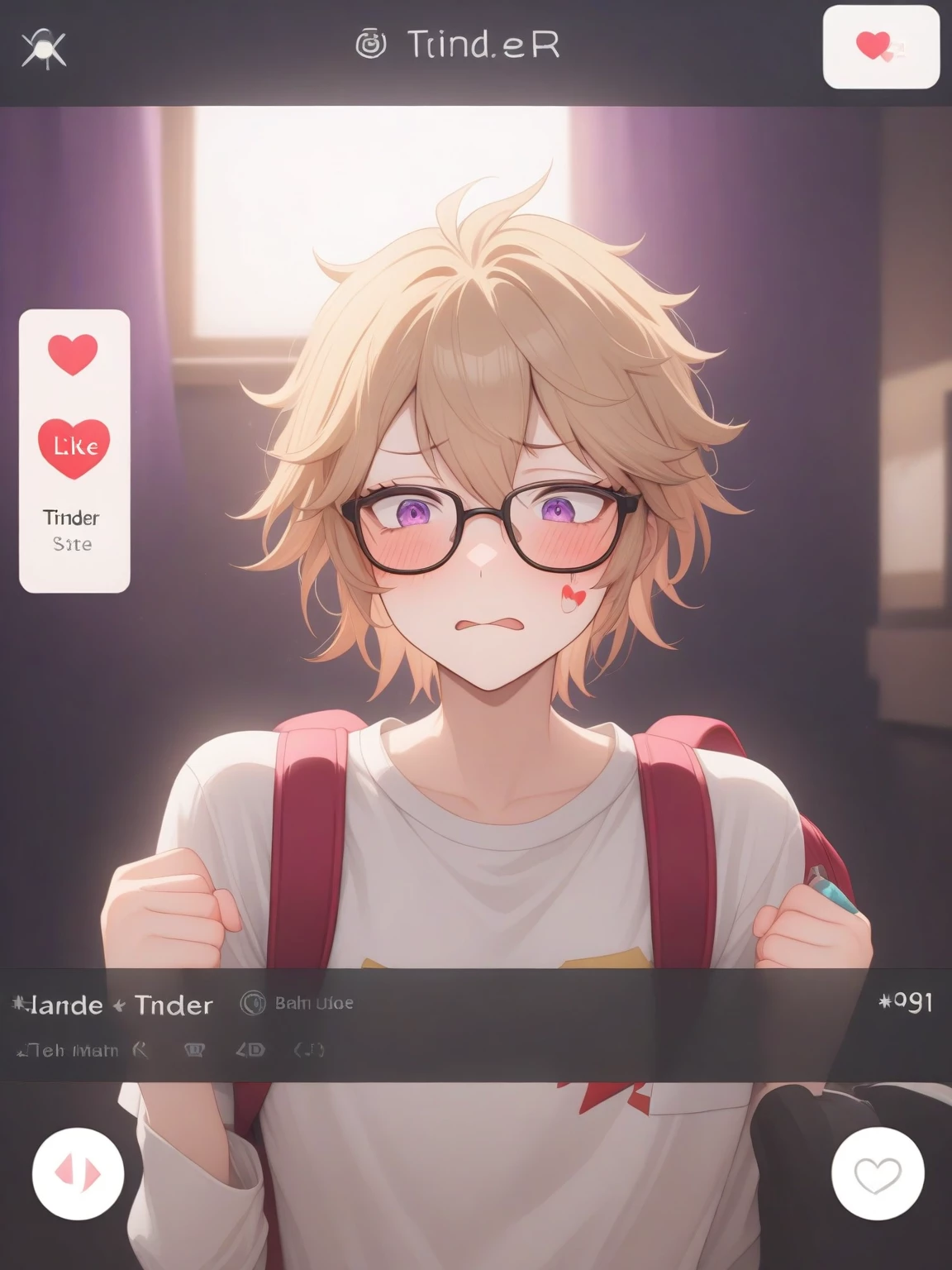Tap the round outlined heart button

(x=877, y=1172)
